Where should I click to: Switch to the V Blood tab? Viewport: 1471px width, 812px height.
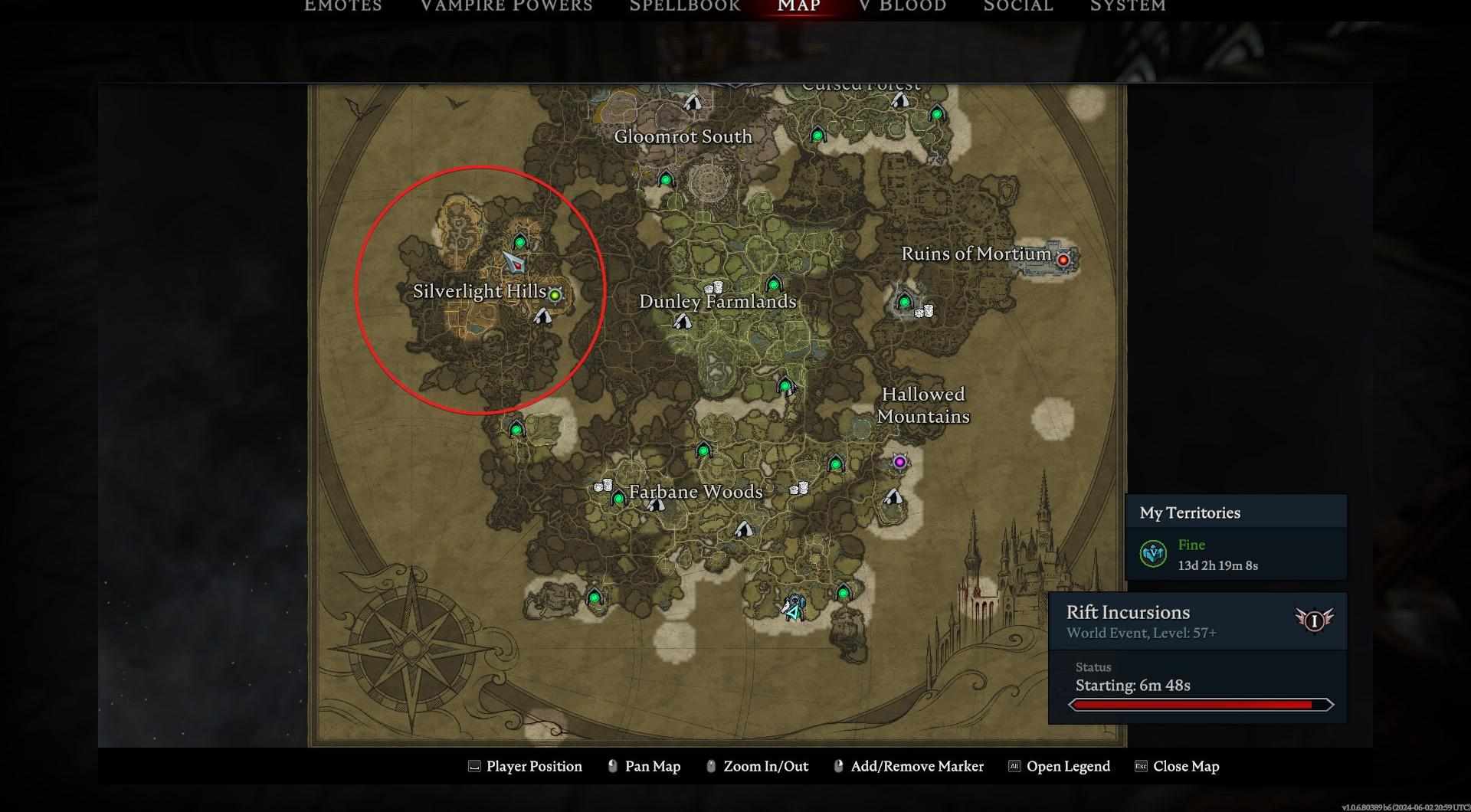[x=903, y=6]
